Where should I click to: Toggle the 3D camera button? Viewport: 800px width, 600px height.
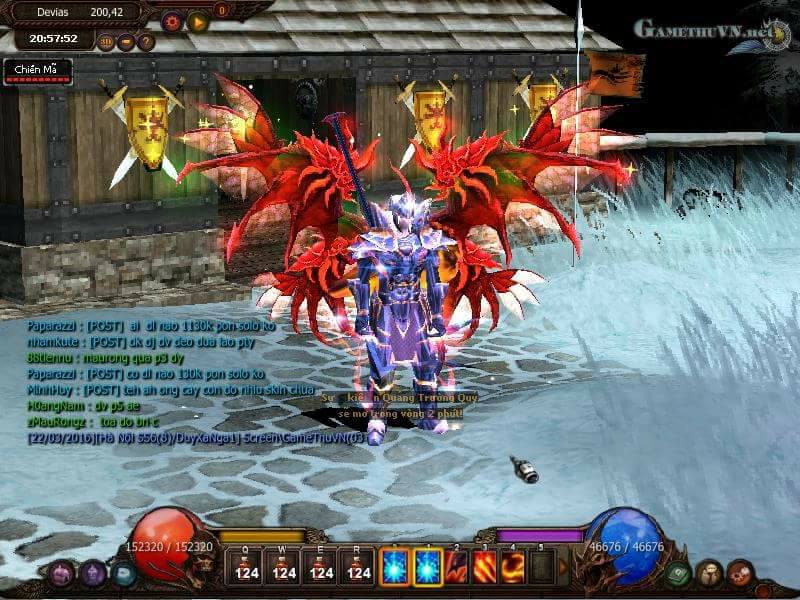coord(106,42)
